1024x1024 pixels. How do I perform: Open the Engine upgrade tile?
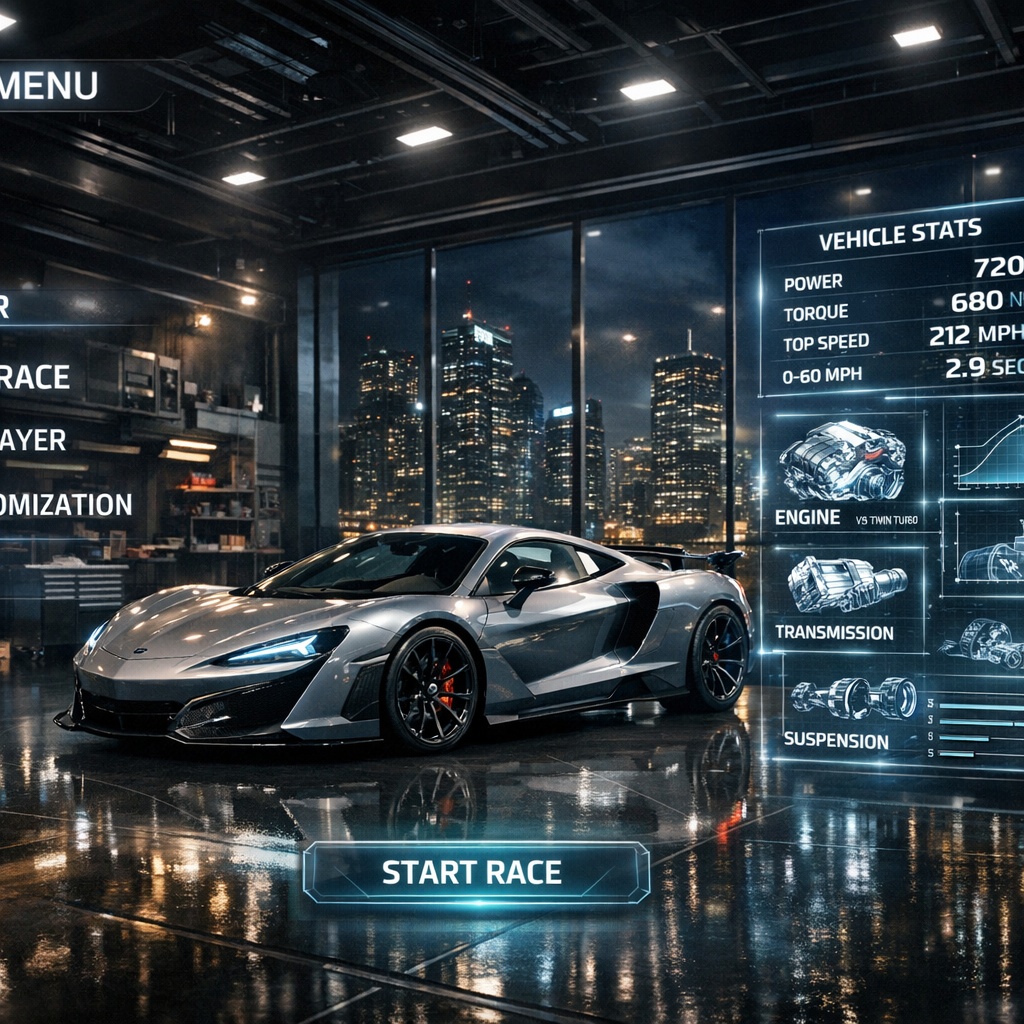842,472
